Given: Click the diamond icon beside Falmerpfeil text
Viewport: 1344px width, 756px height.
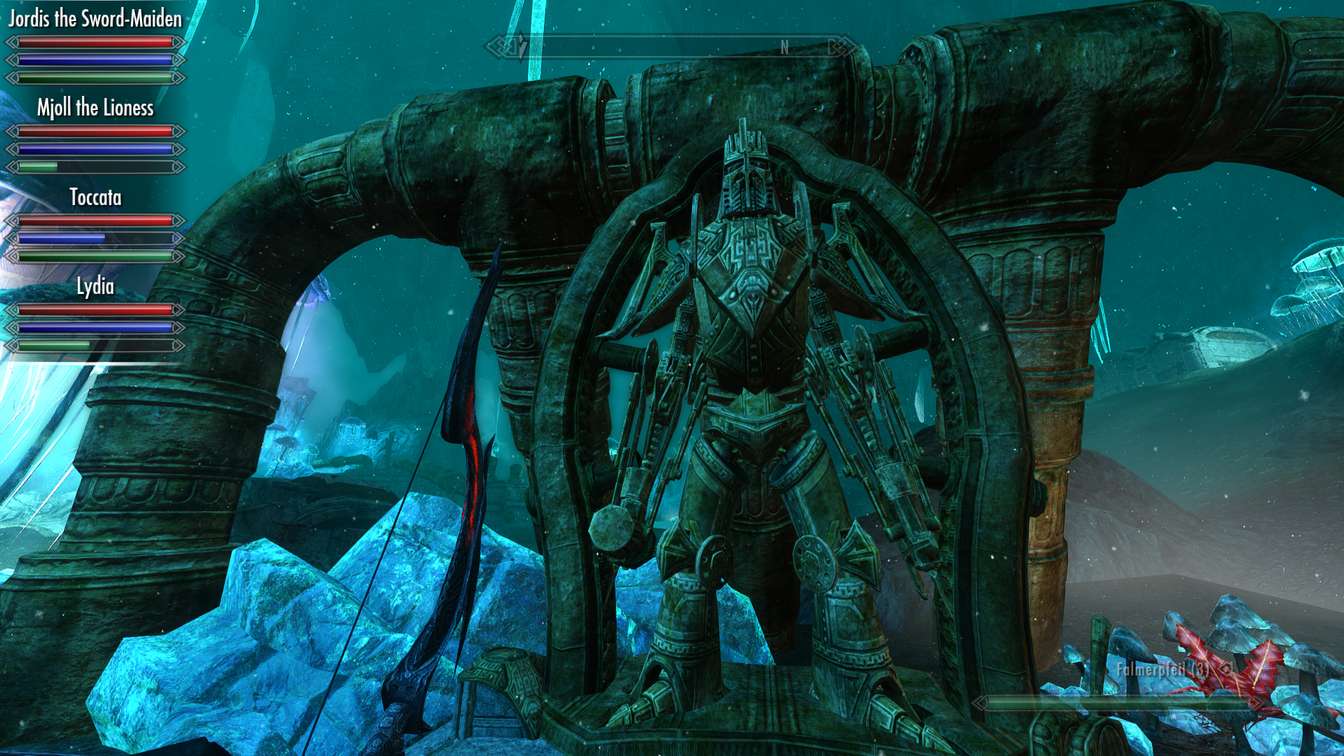Looking at the screenshot, I should tap(1227, 668).
